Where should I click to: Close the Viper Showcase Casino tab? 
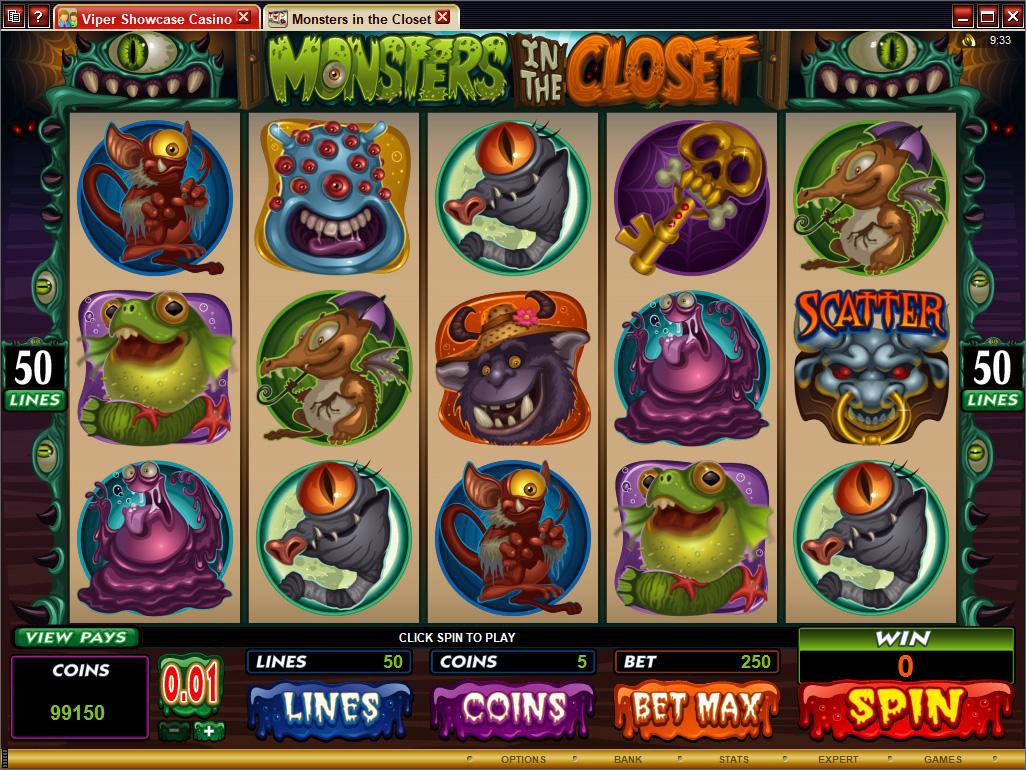[x=244, y=18]
